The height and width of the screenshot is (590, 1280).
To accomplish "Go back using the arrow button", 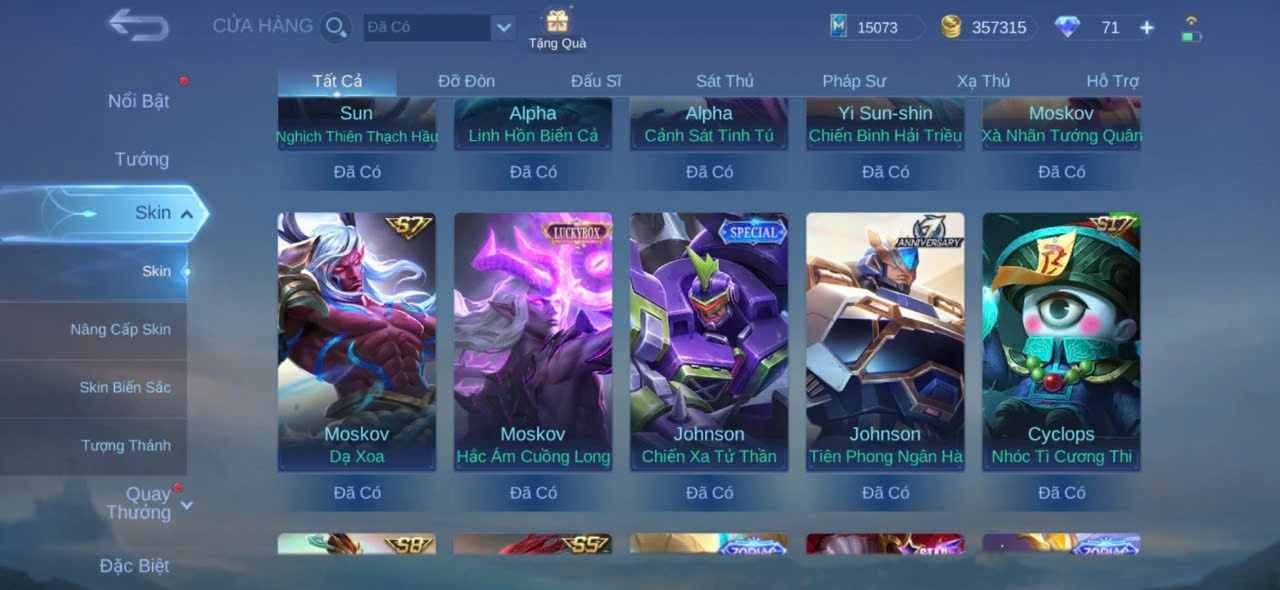I will pyautogui.click(x=138, y=25).
